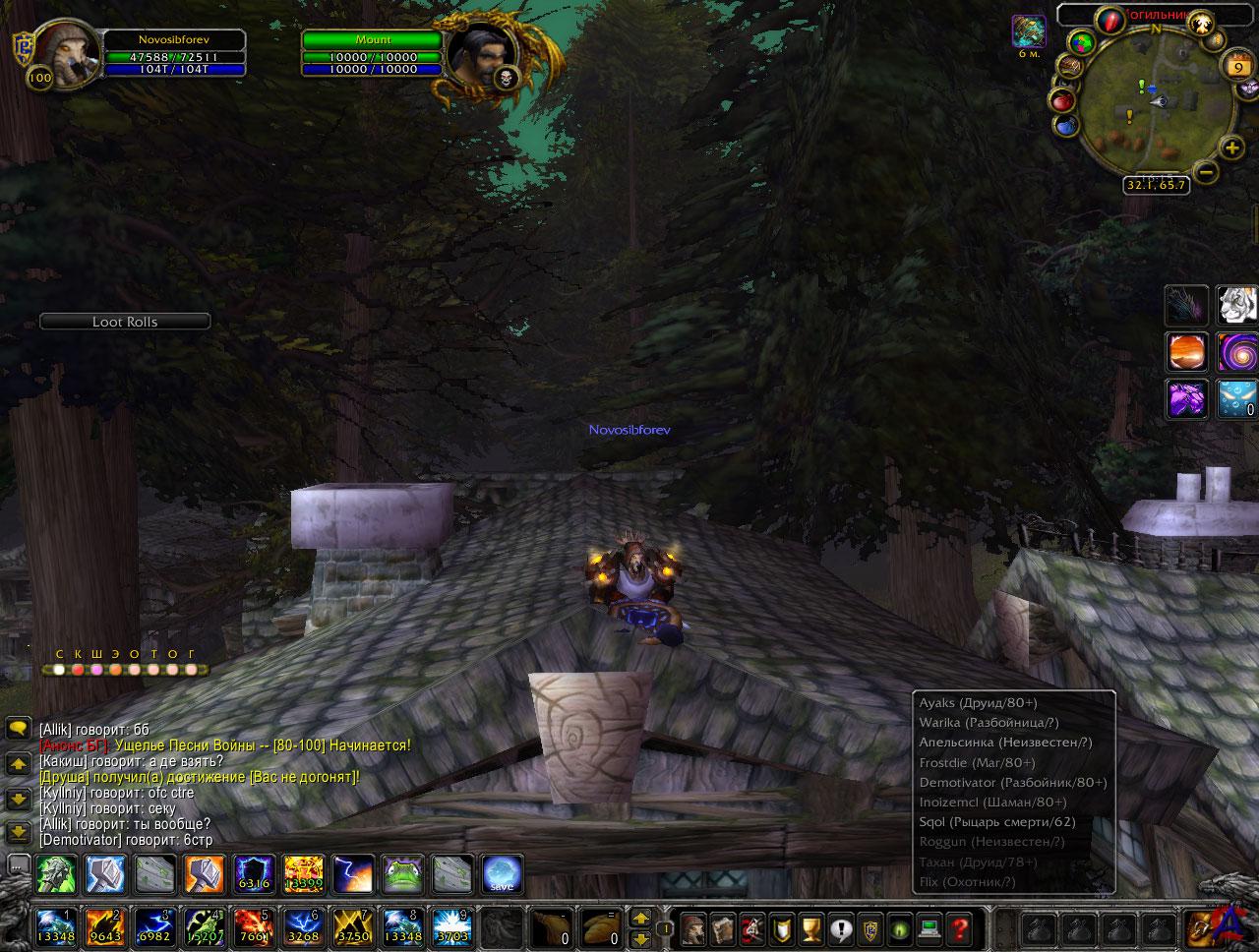Activate the action bar slot numbered 5
The width and height of the screenshot is (1259, 952).
tap(252, 928)
